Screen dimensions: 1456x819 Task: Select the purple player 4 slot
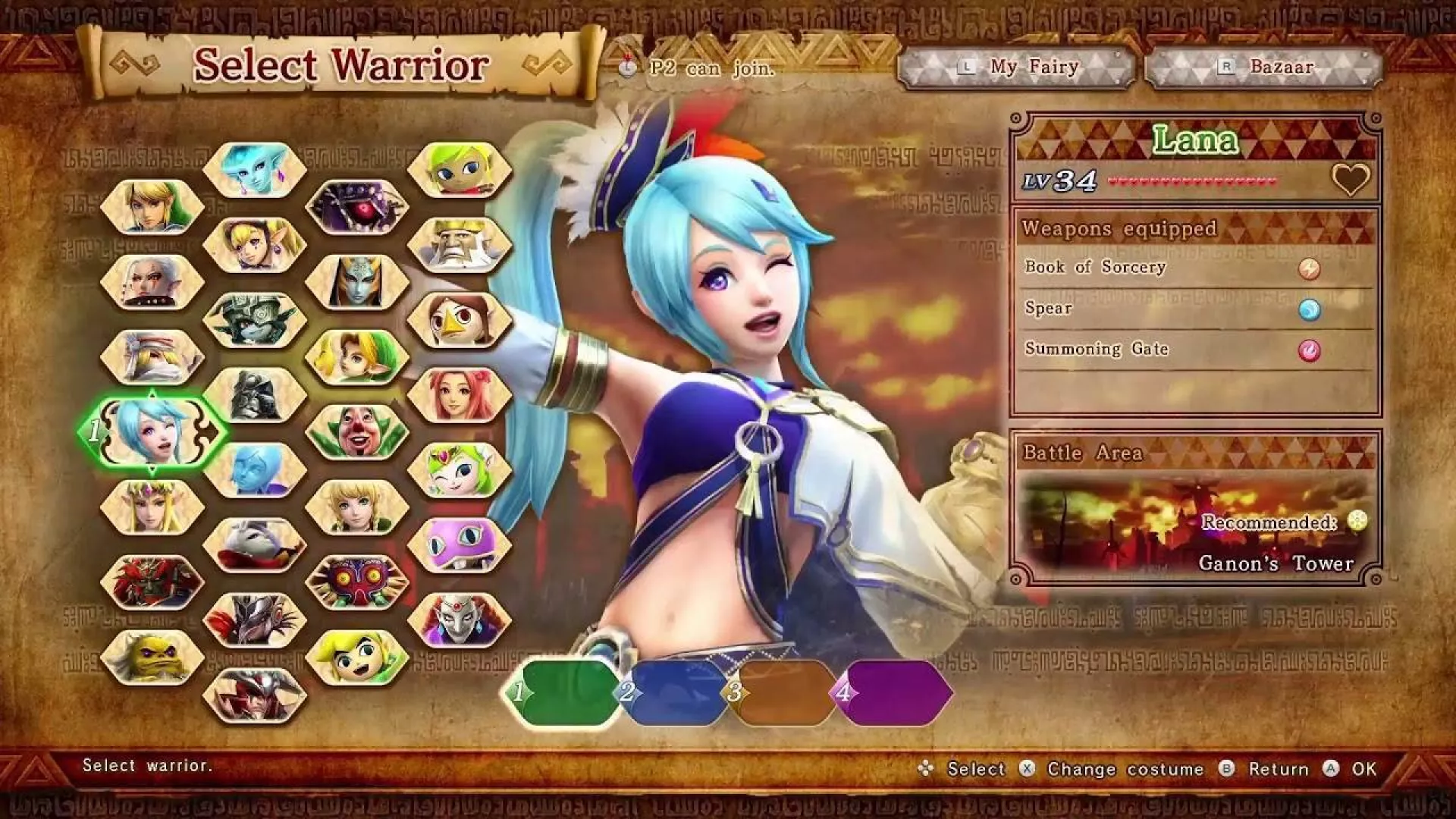[895, 692]
